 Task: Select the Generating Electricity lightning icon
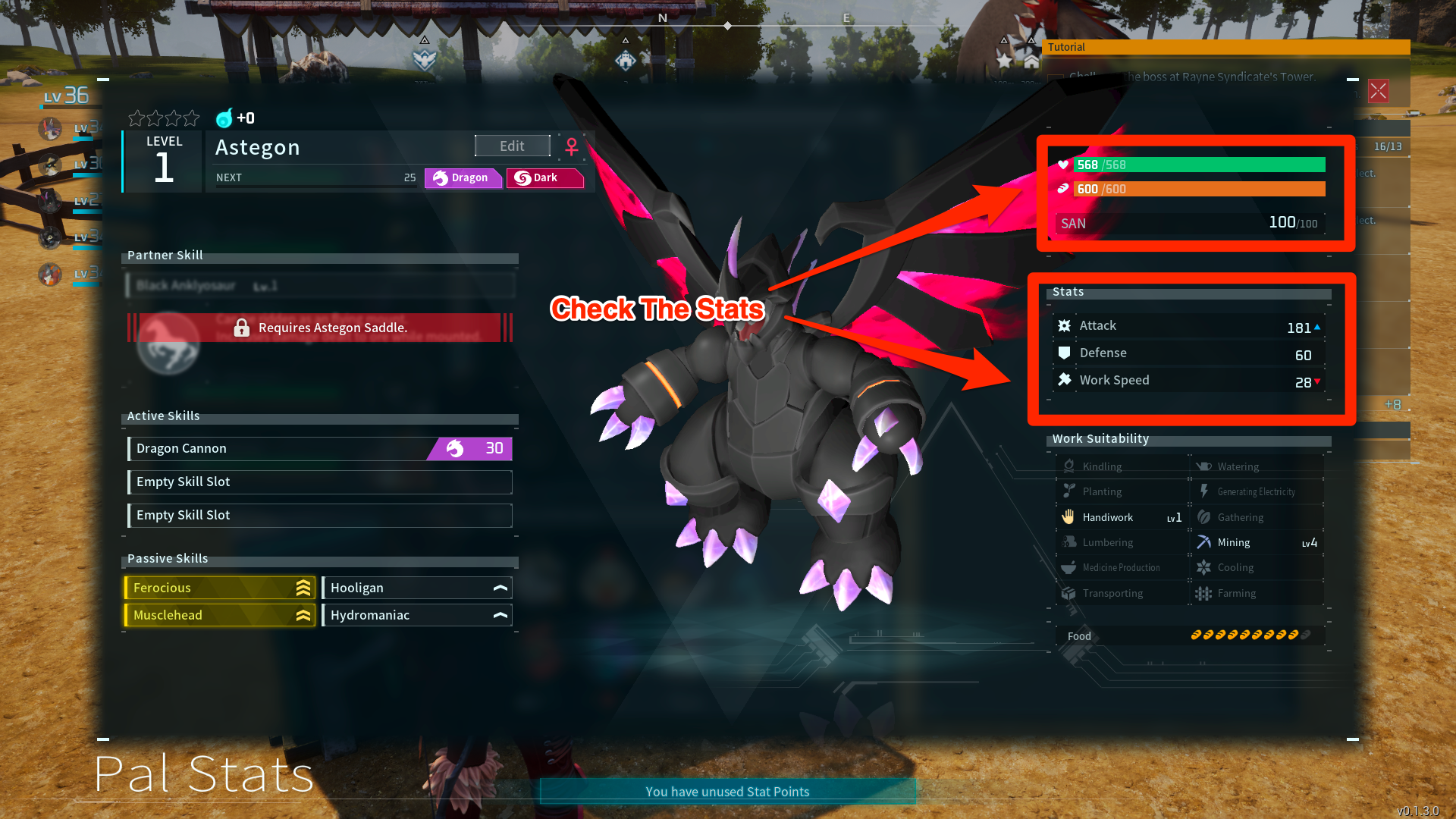[x=1204, y=491]
